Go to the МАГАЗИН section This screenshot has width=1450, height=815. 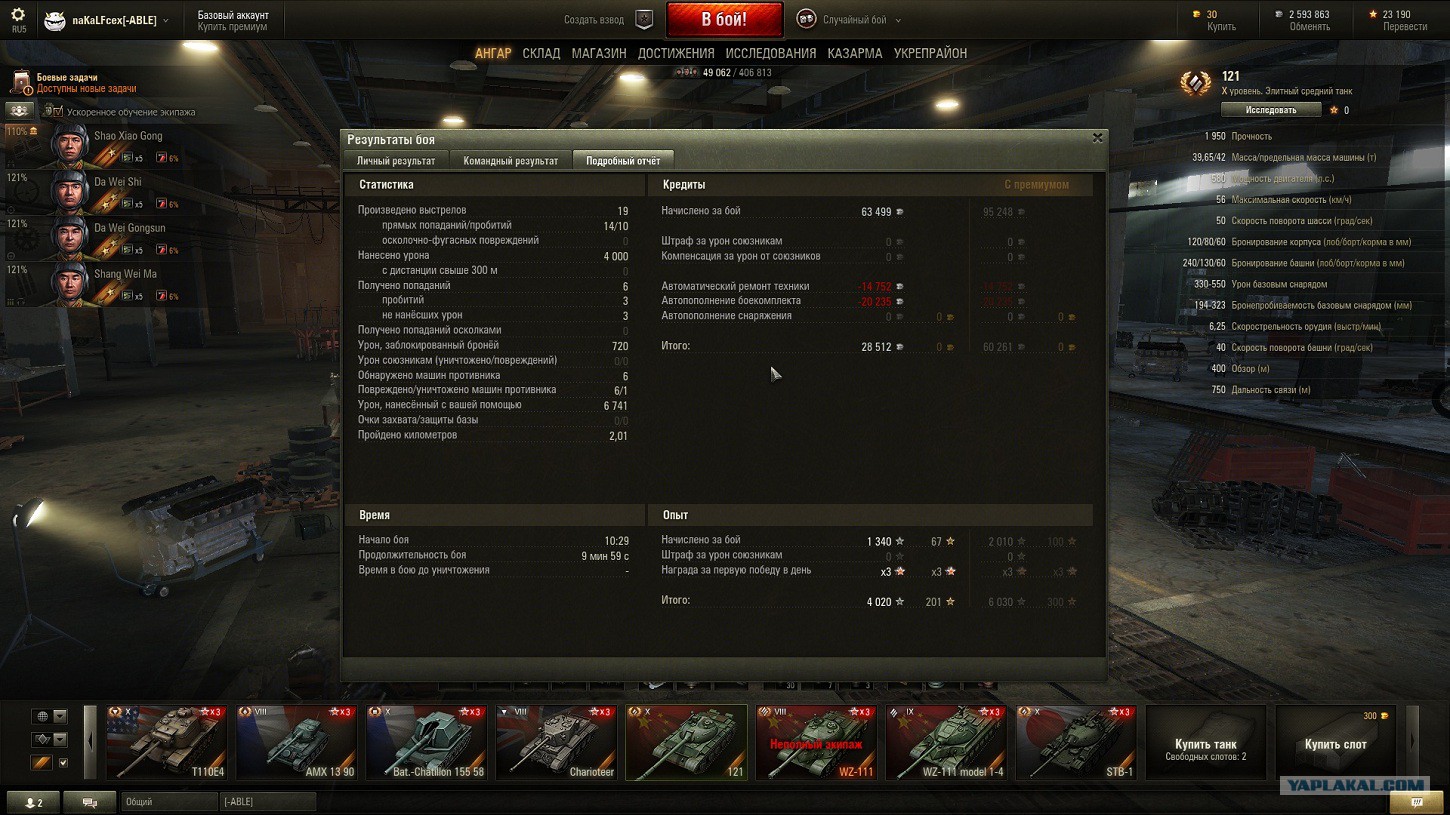click(599, 53)
